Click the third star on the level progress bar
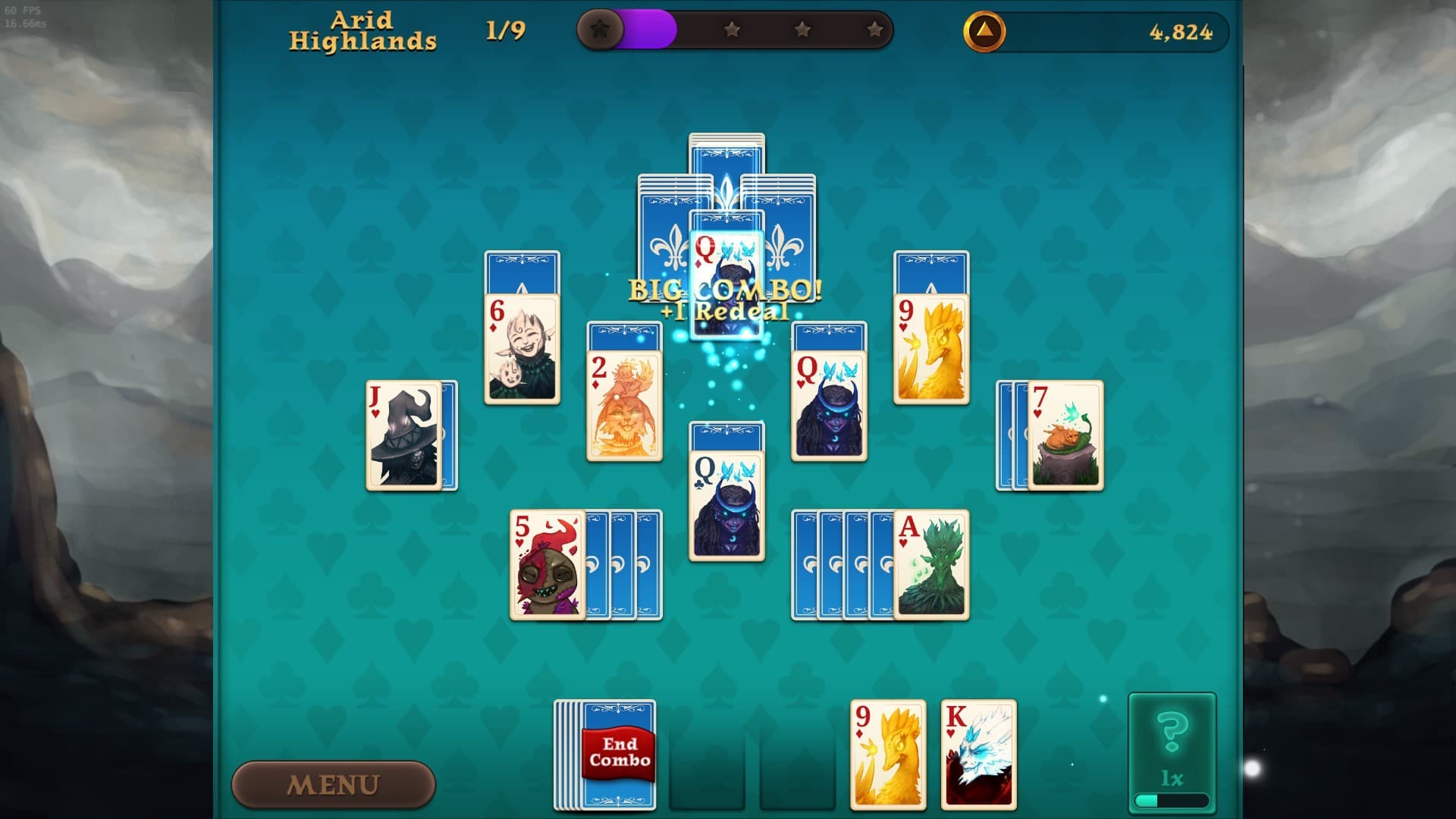 point(803,29)
